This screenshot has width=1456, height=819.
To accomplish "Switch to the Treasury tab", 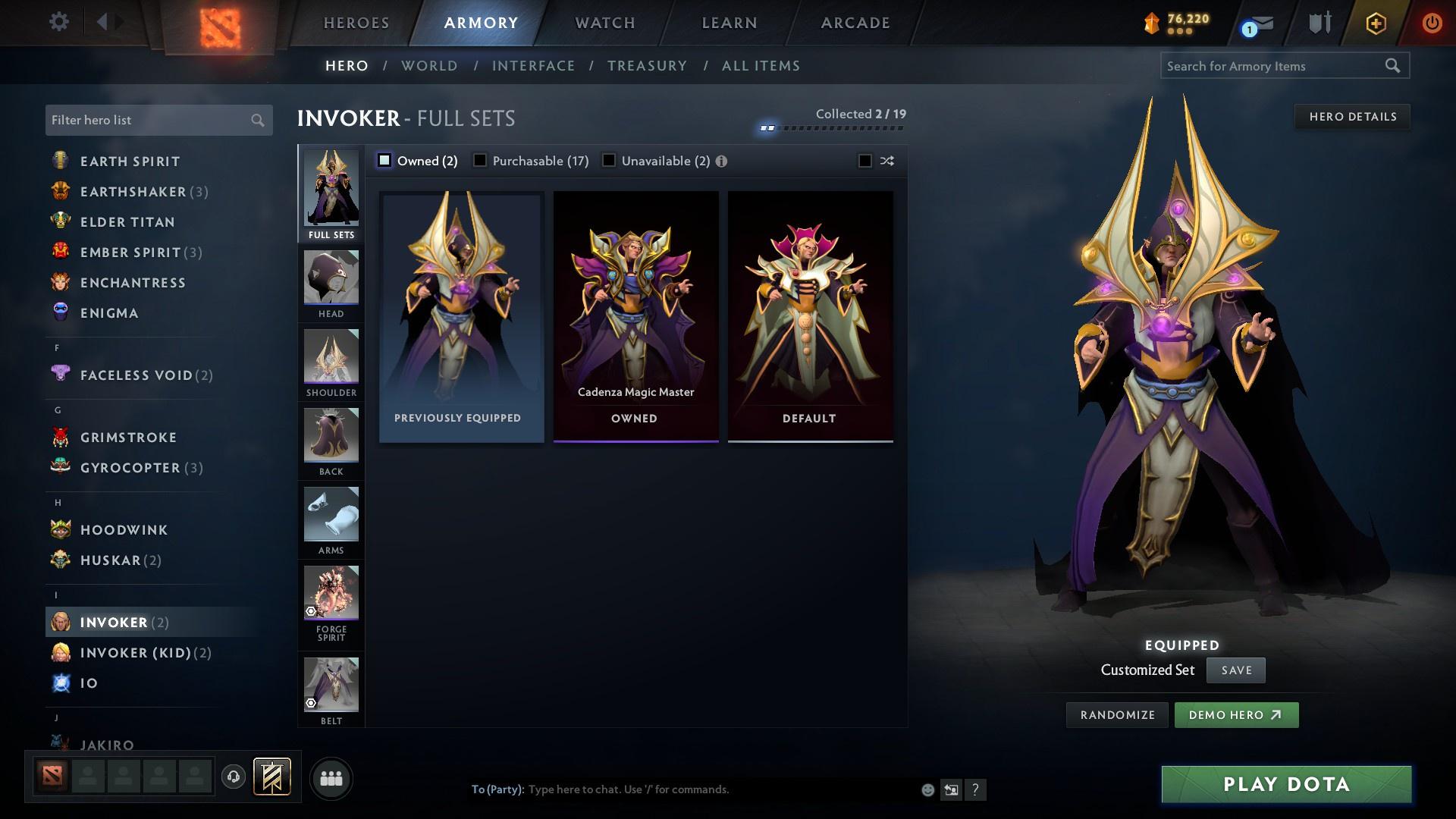I will (647, 66).
